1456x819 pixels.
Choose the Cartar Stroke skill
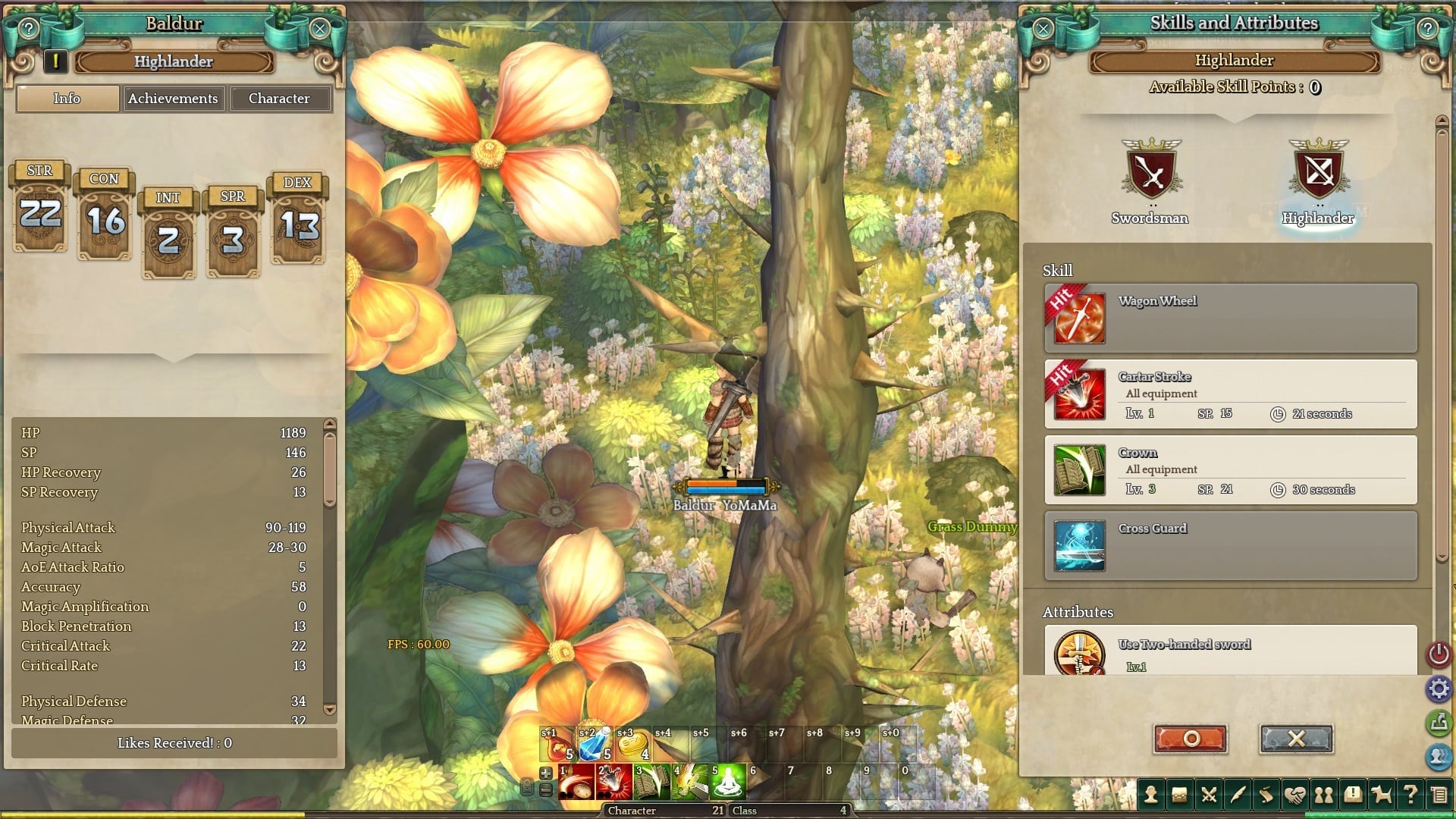[1230, 394]
